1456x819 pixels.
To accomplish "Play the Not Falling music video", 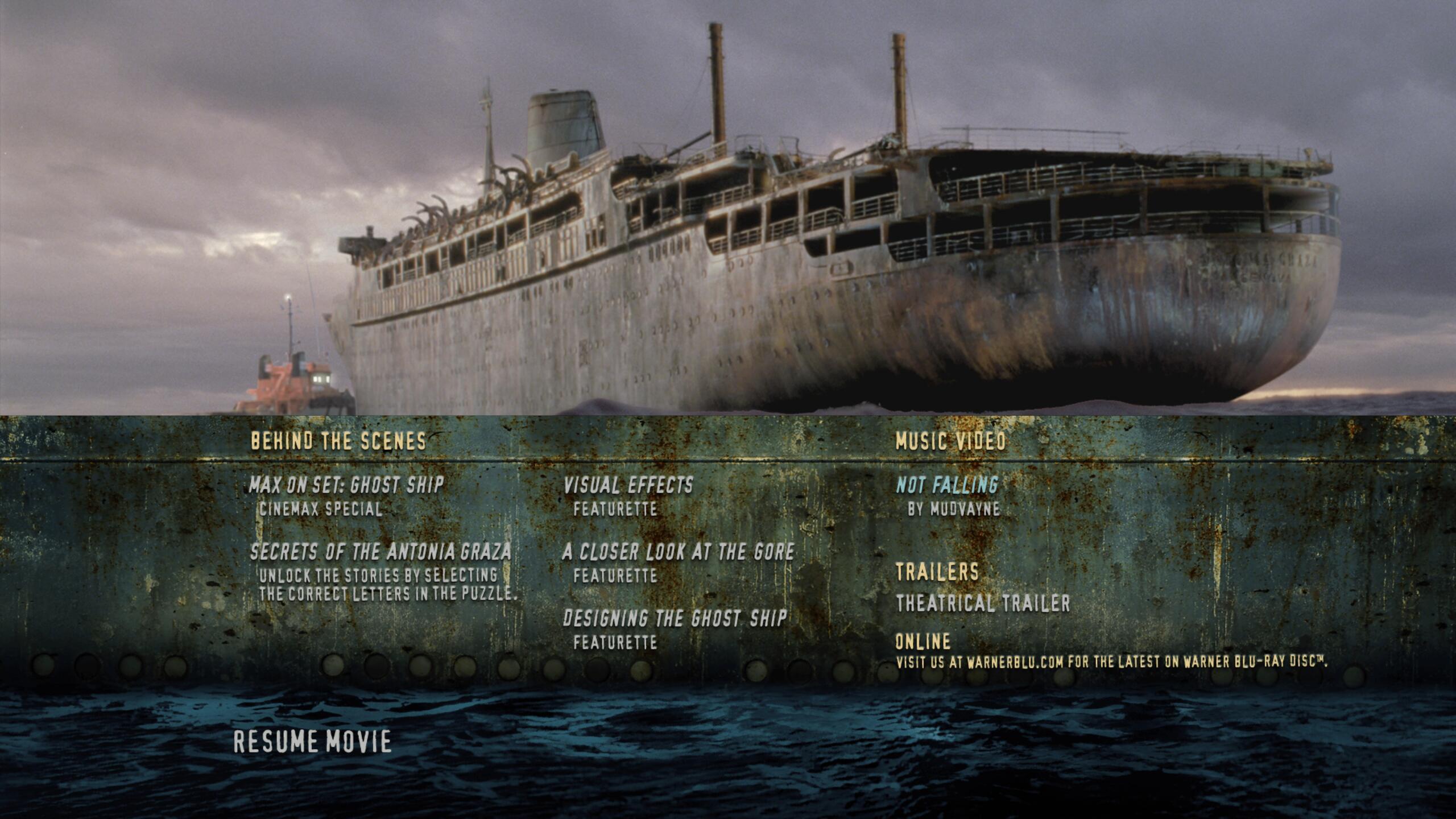I will (947, 485).
